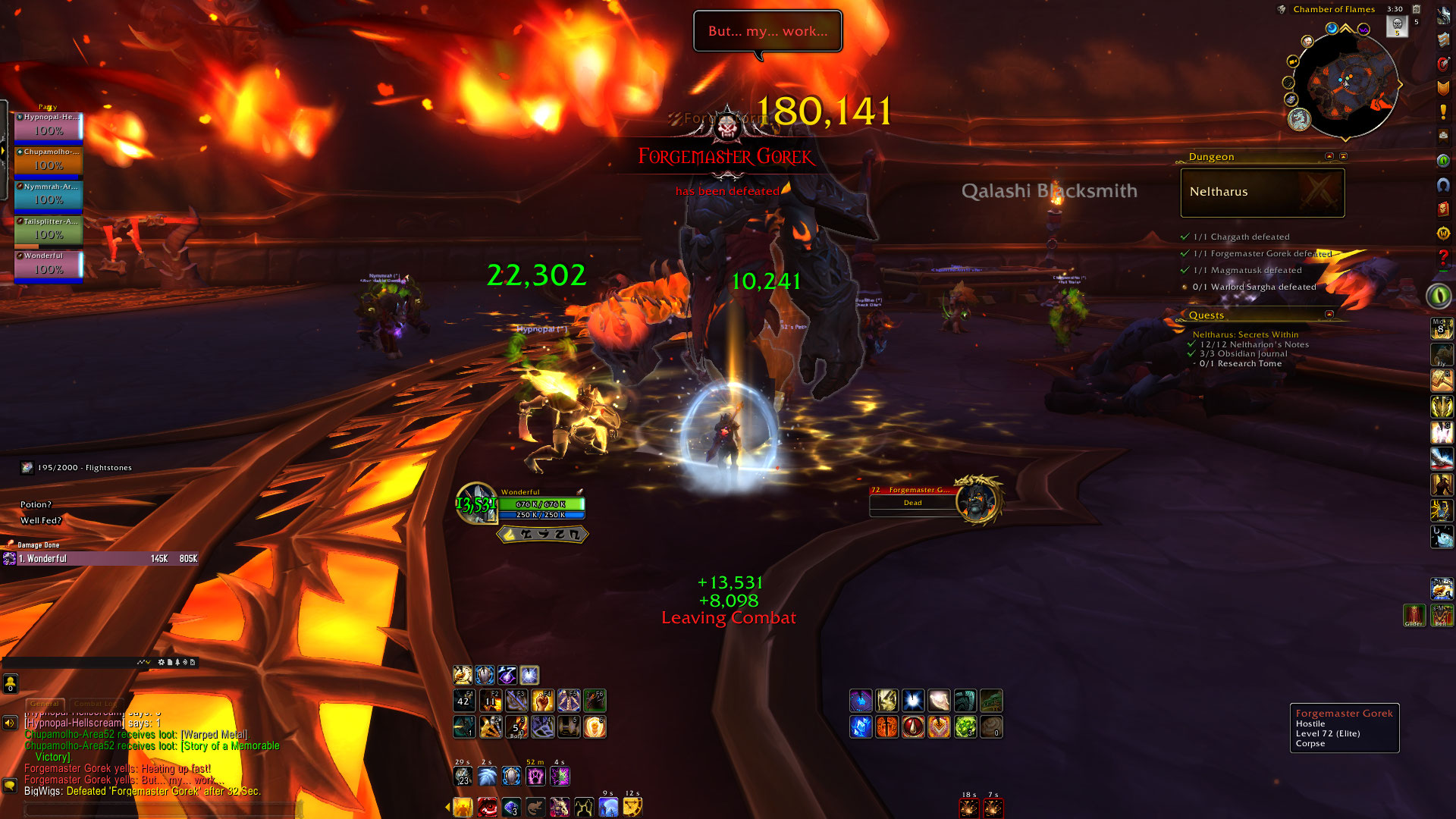Select the General chat tab

45,704
